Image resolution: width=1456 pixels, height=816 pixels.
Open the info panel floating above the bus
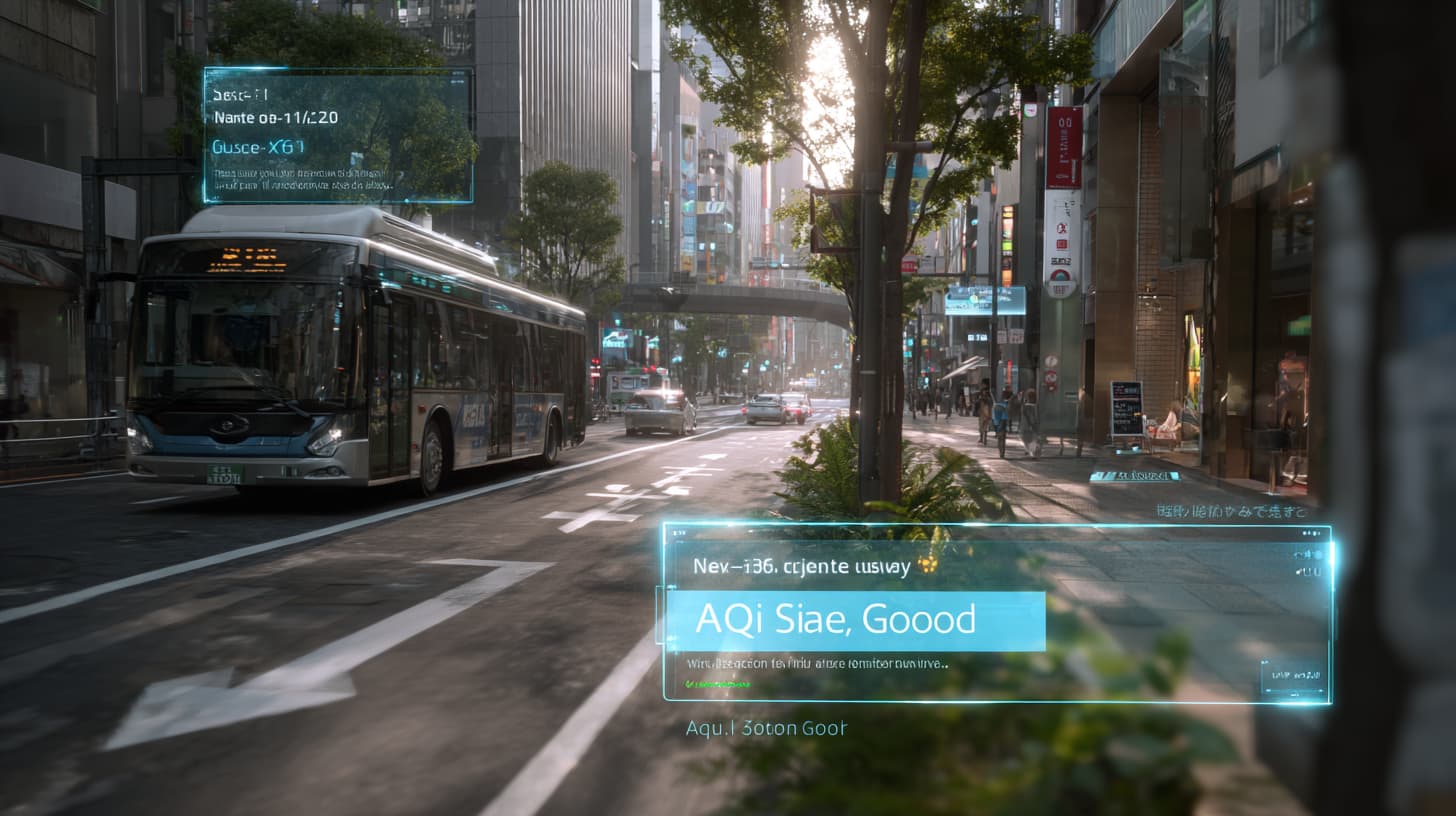[x=338, y=135]
